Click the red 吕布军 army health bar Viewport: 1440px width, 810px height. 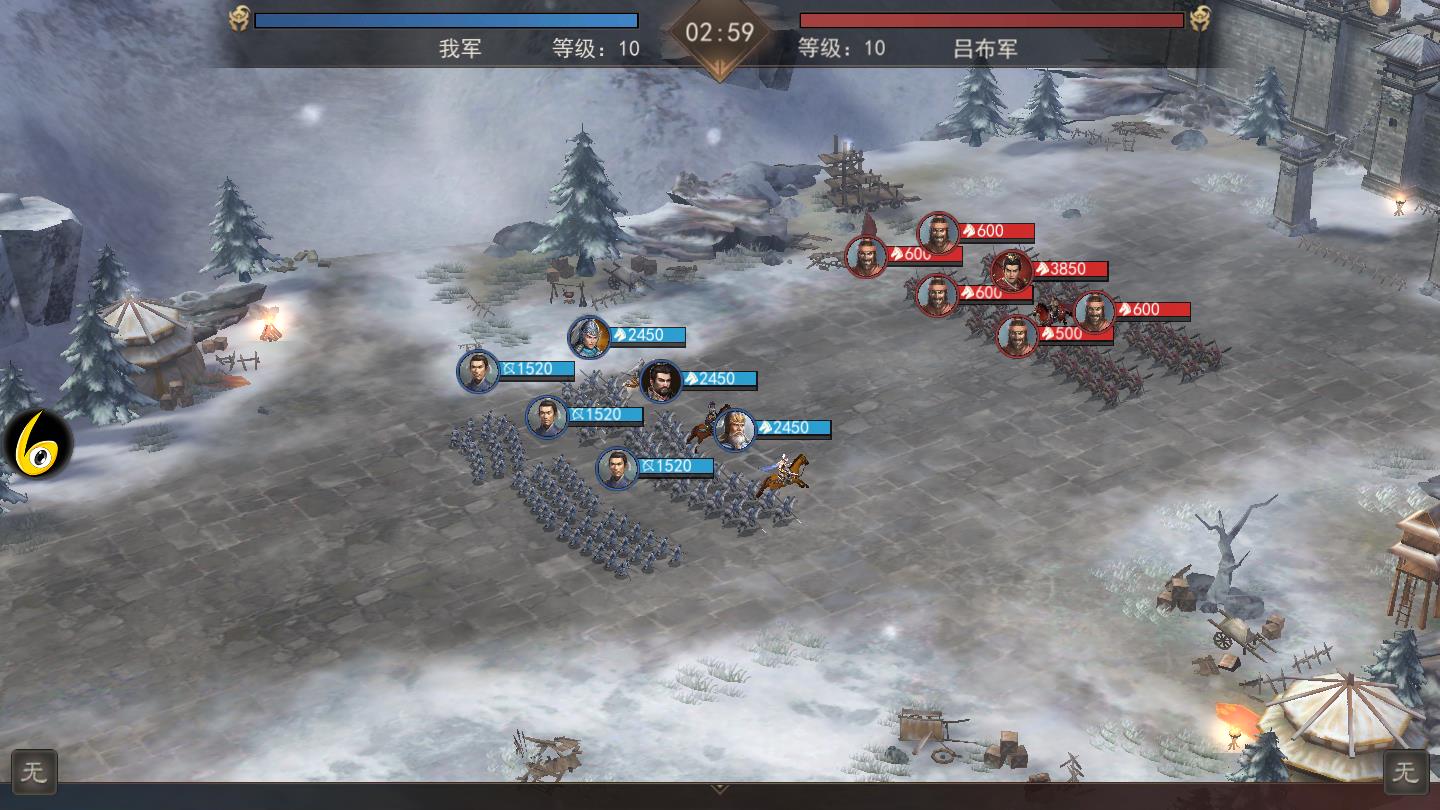[x=990, y=20]
